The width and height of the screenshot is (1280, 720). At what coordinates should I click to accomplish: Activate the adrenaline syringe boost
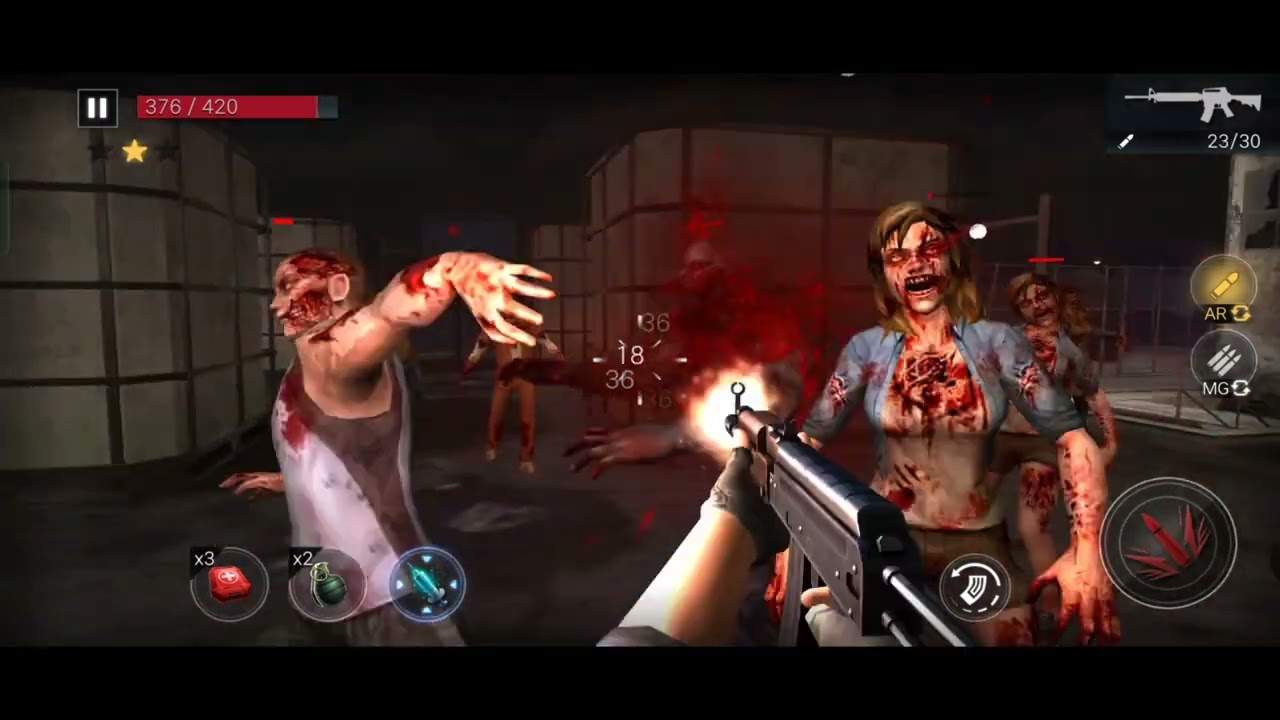pyautogui.click(x=427, y=585)
